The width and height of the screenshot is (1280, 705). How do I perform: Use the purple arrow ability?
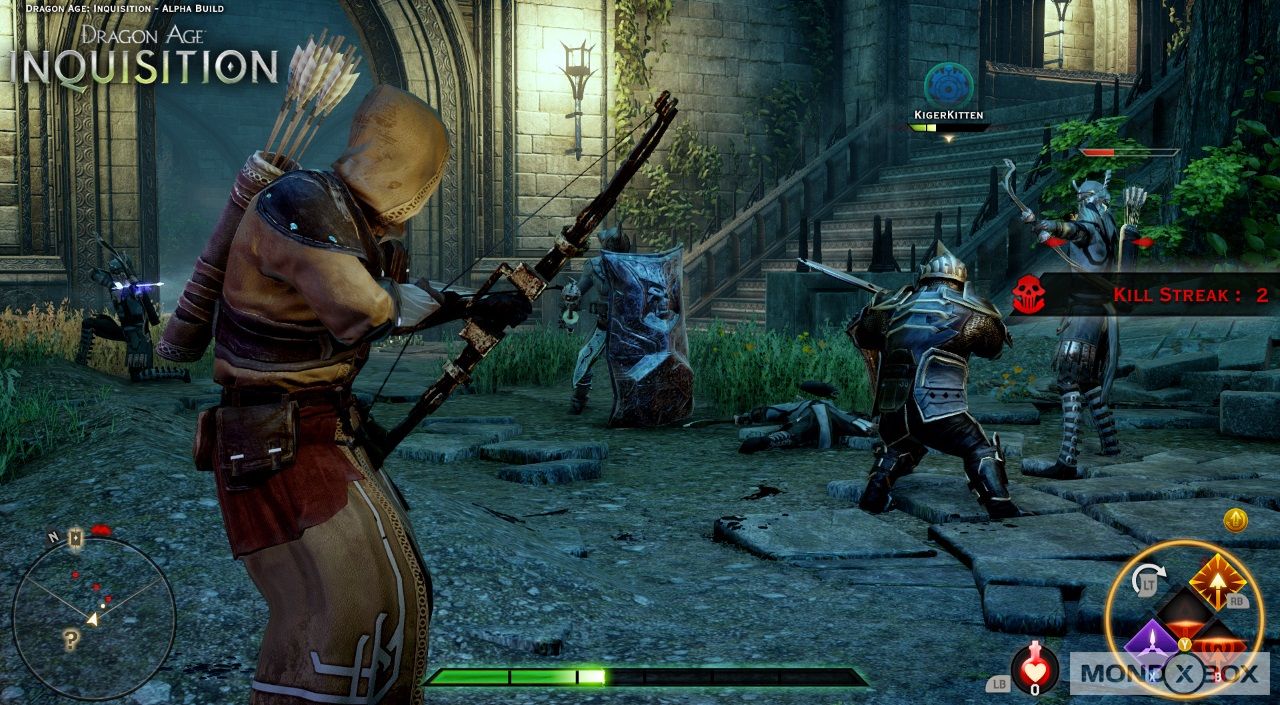click(x=1150, y=641)
